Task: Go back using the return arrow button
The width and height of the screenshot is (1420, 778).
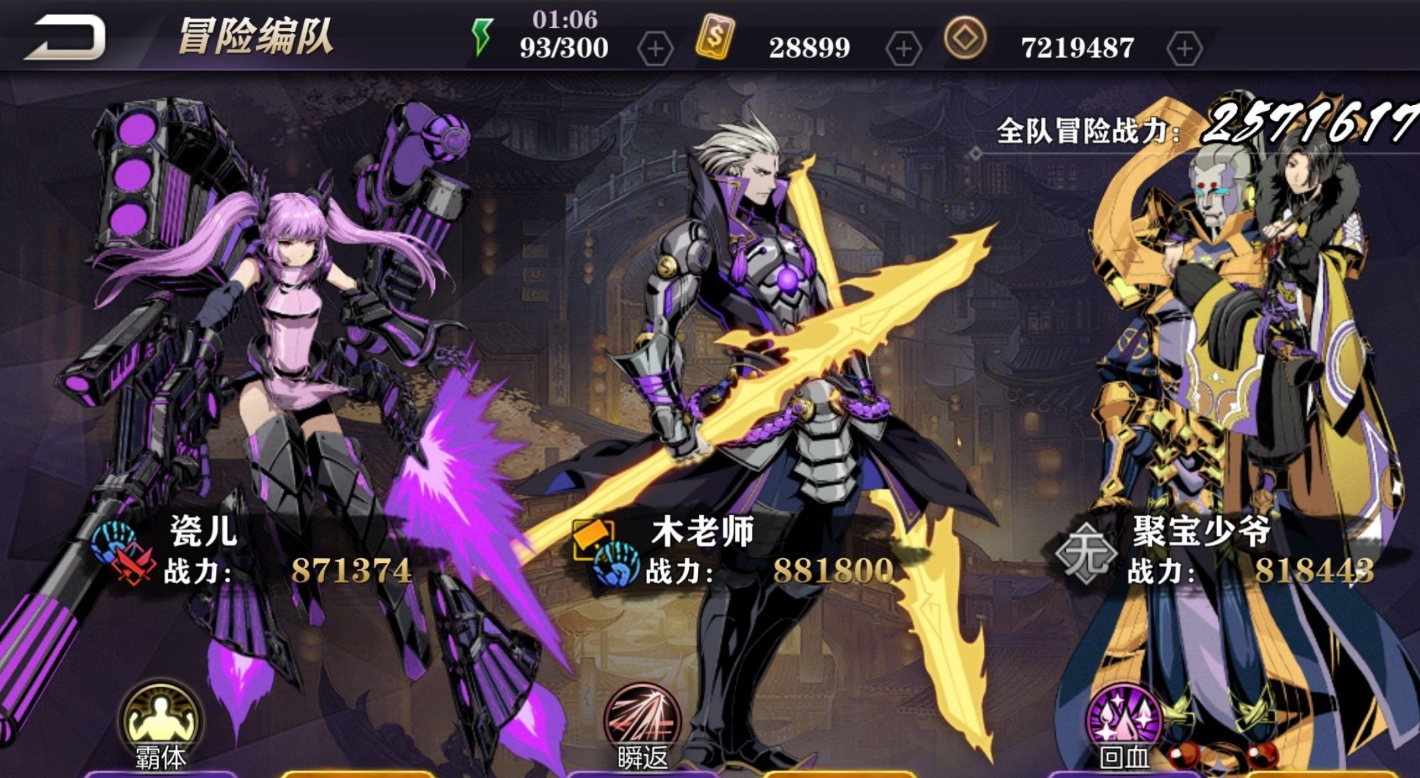Action: pos(65,38)
